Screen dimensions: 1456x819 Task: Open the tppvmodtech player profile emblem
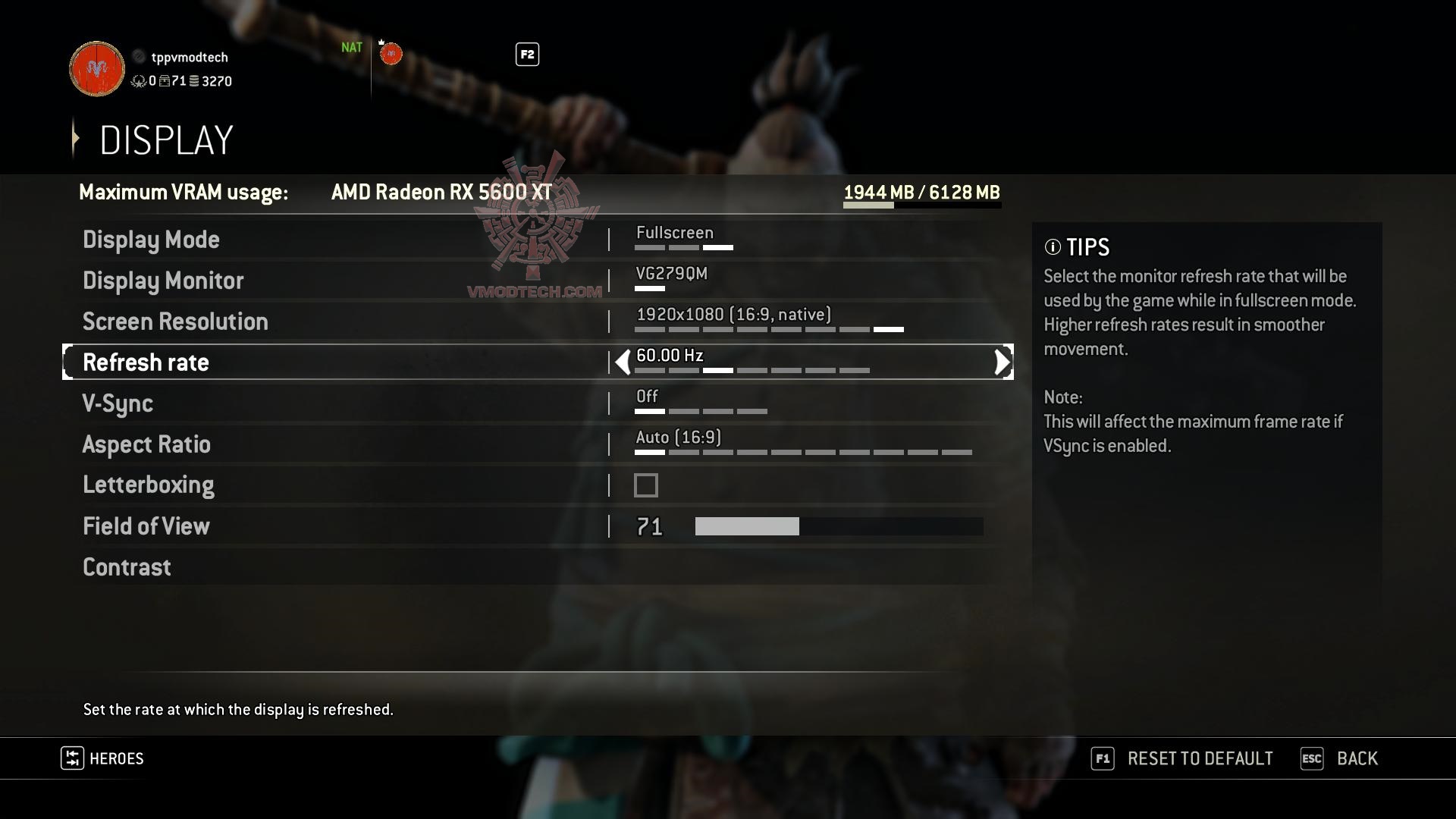[97, 69]
